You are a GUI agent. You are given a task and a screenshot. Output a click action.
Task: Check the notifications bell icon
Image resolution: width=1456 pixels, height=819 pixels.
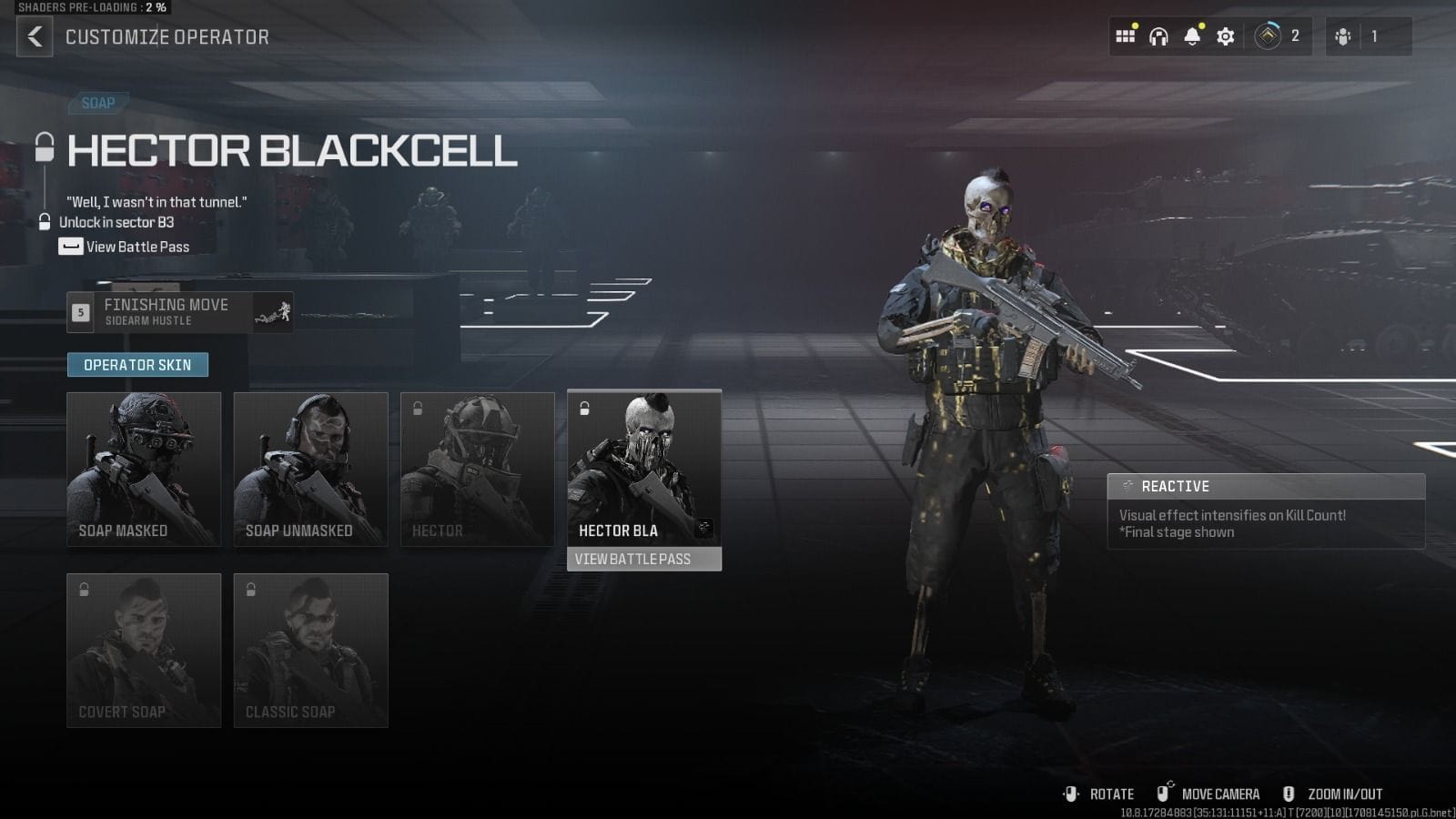[1190, 36]
